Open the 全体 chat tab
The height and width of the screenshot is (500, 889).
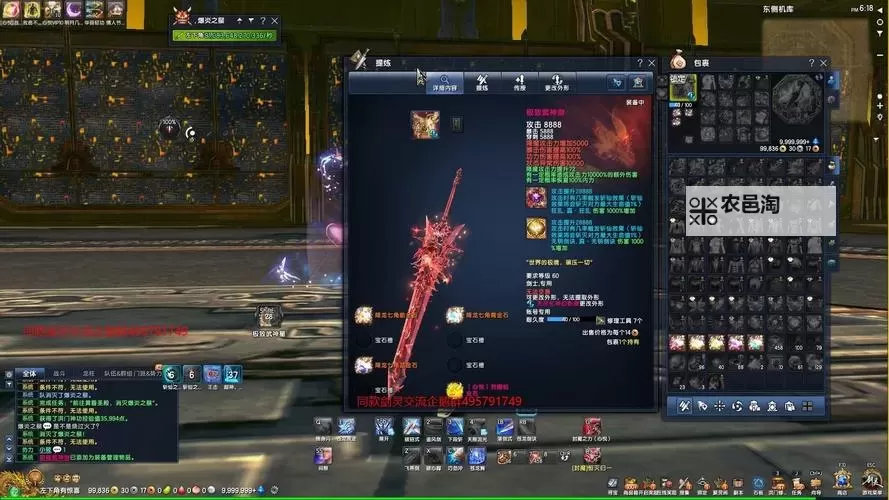tap(28, 374)
